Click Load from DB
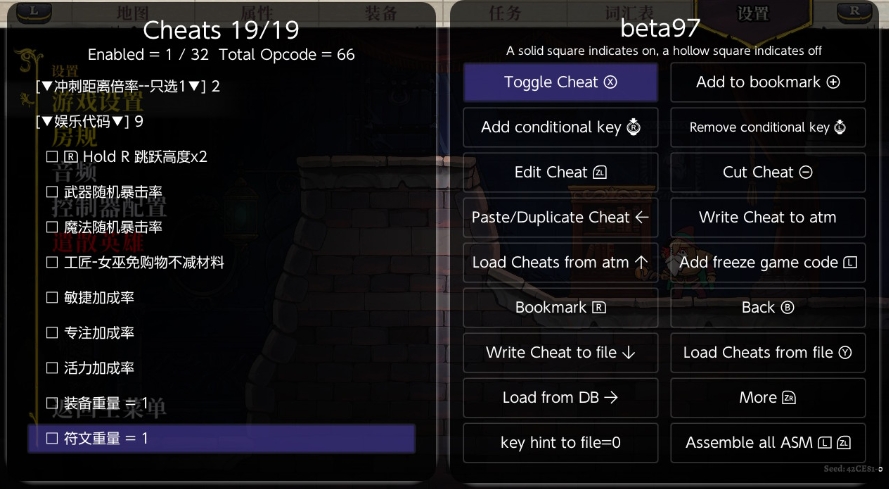Screen dimensions: 889x489 (x=560, y=397)
